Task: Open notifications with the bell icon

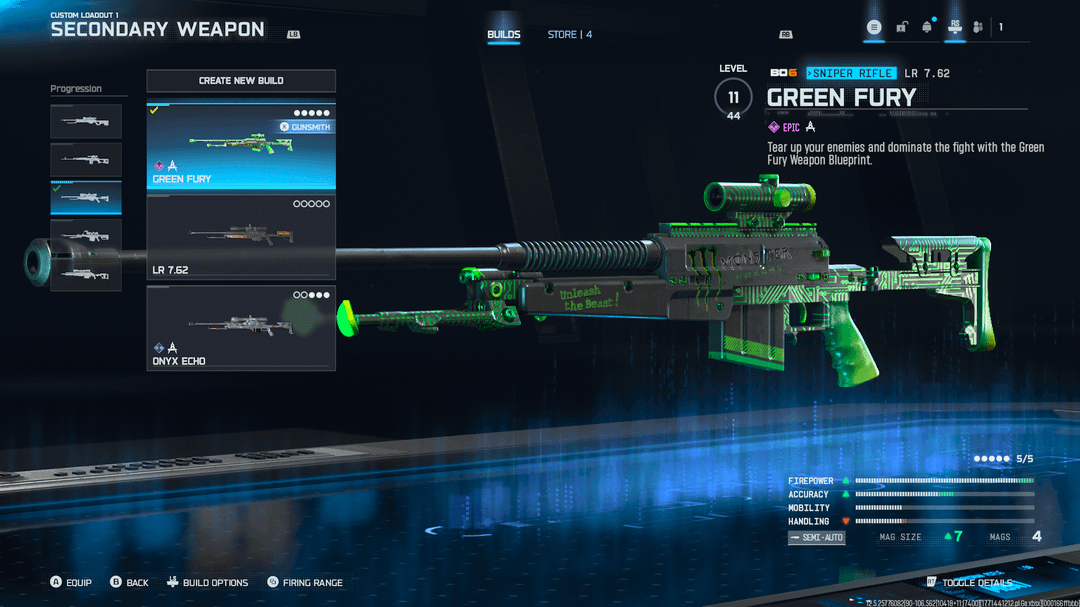Action: (x=927, y=27)
